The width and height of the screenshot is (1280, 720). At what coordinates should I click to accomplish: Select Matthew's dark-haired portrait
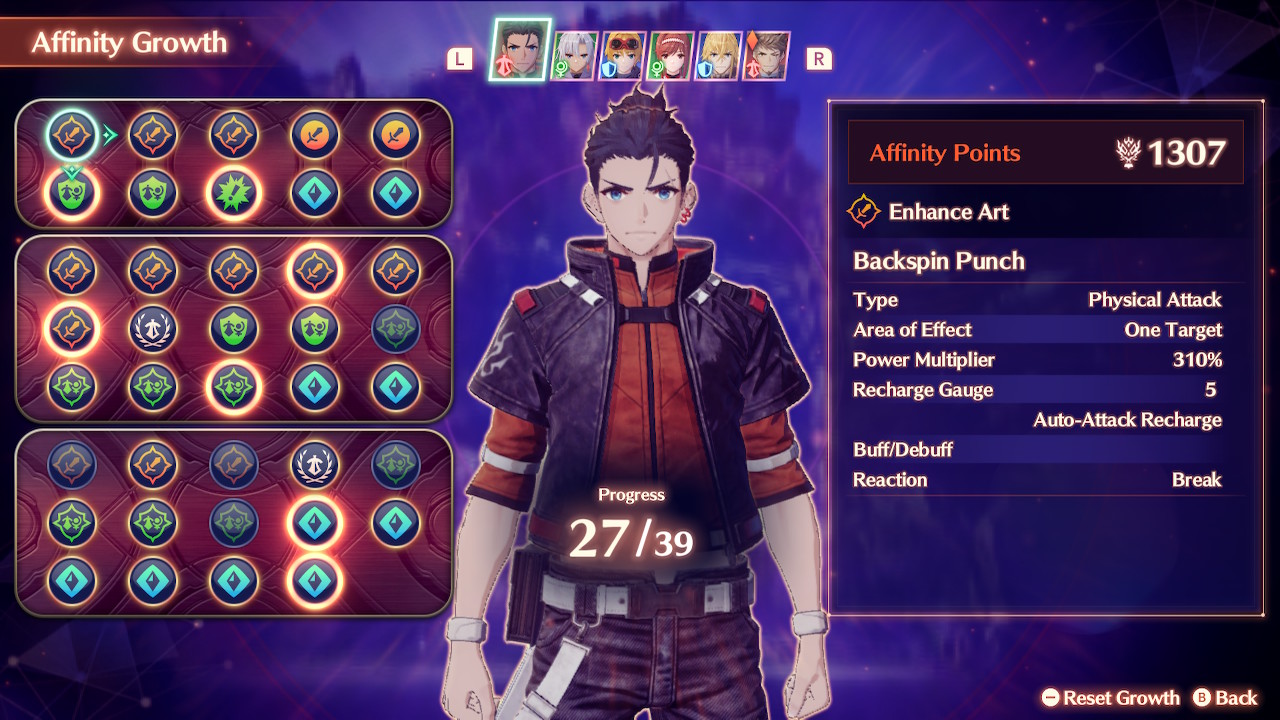coord(519,49)
